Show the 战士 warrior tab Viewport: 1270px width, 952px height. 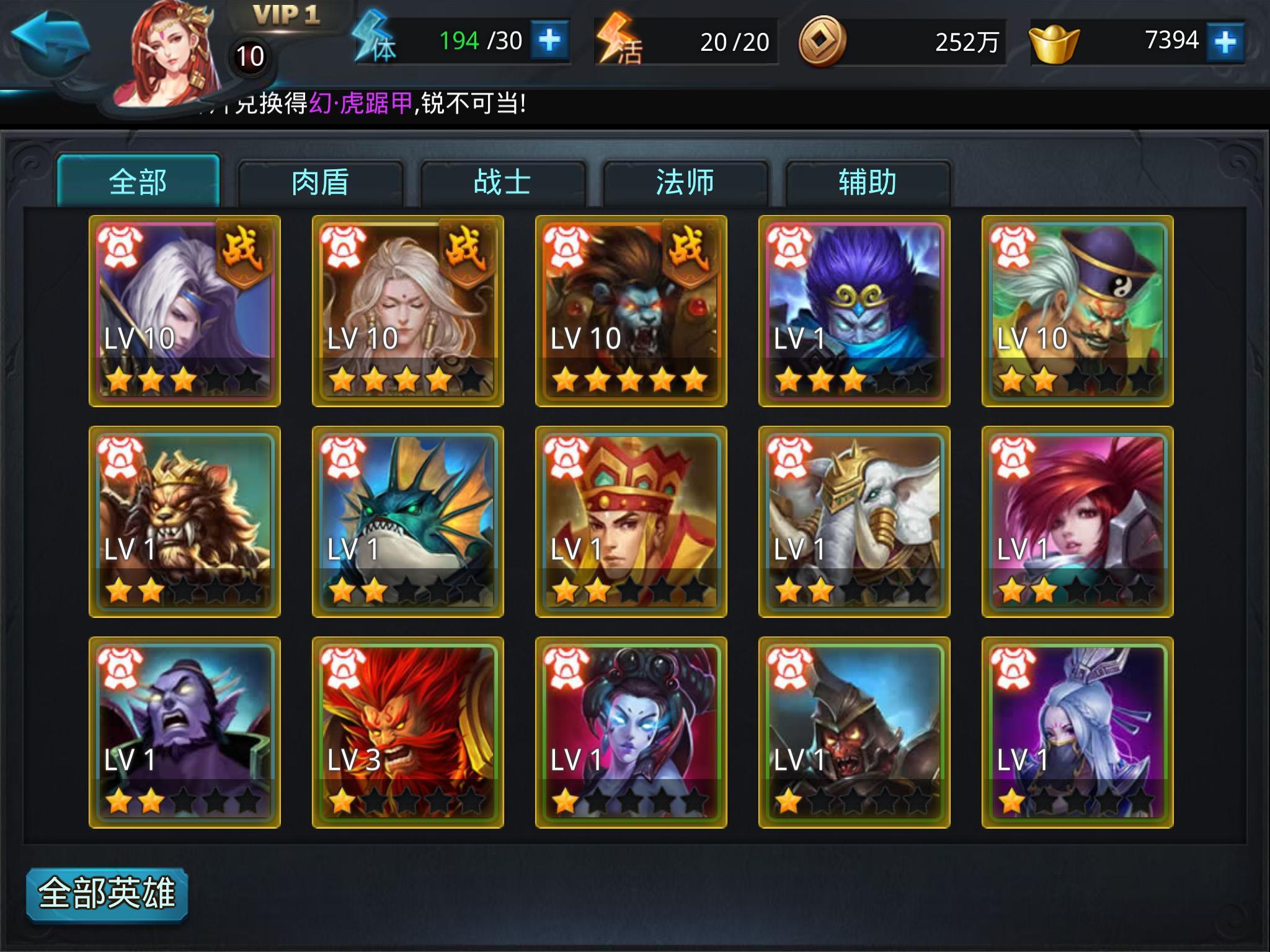pos(502,183)
